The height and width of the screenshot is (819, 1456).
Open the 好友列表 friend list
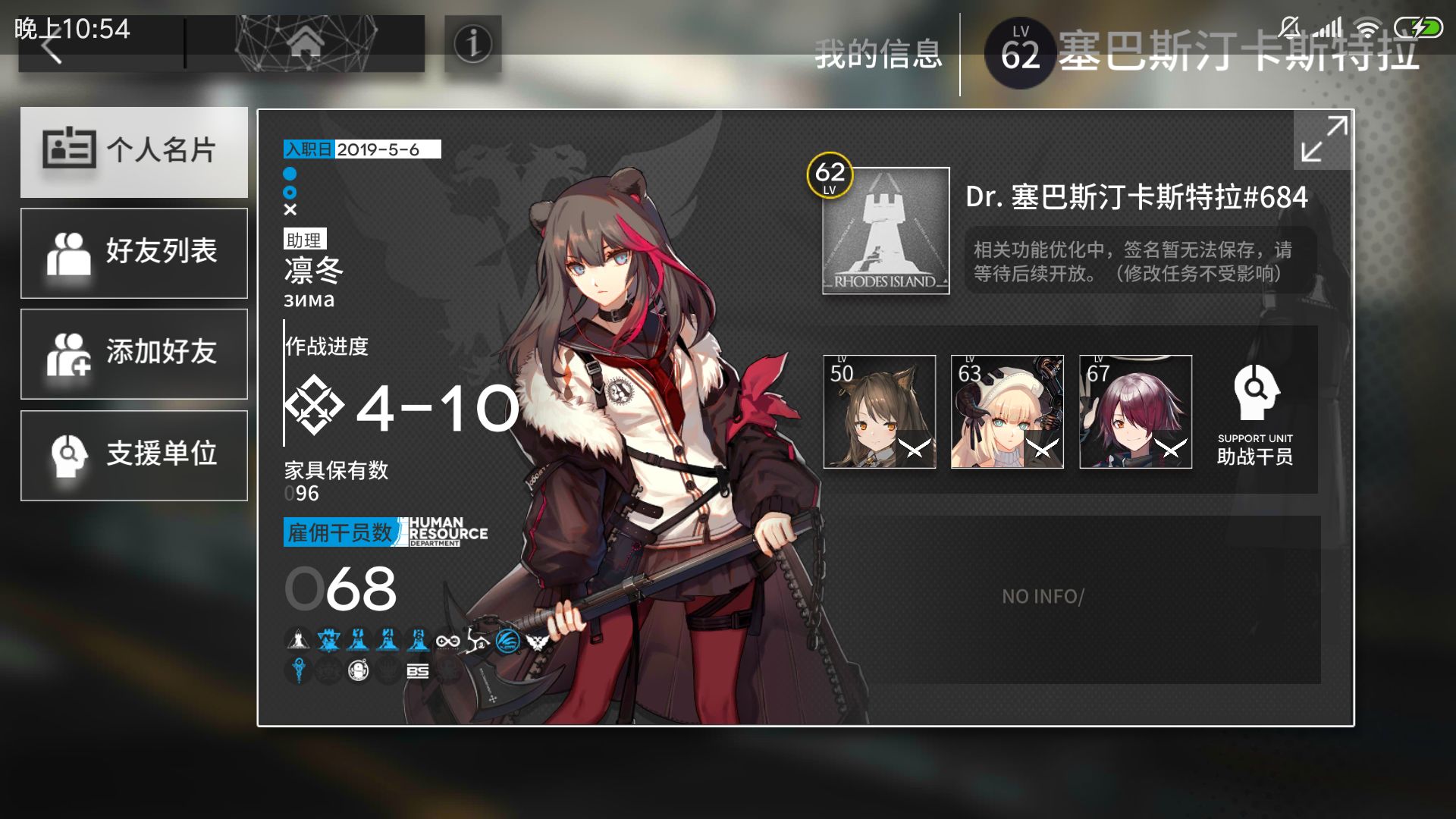tap(134, 253)
